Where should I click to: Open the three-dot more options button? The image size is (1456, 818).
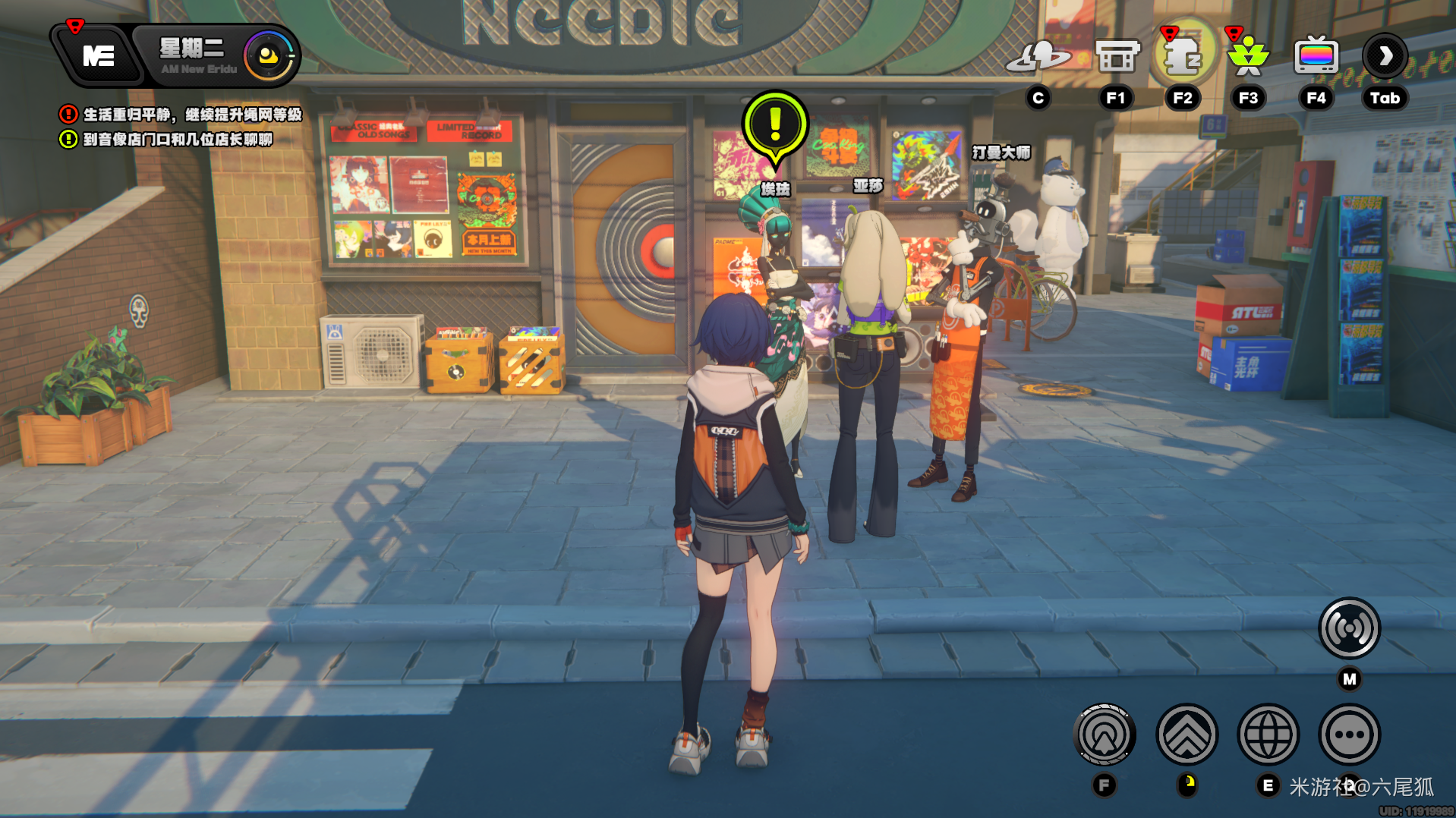(1349, 735)
